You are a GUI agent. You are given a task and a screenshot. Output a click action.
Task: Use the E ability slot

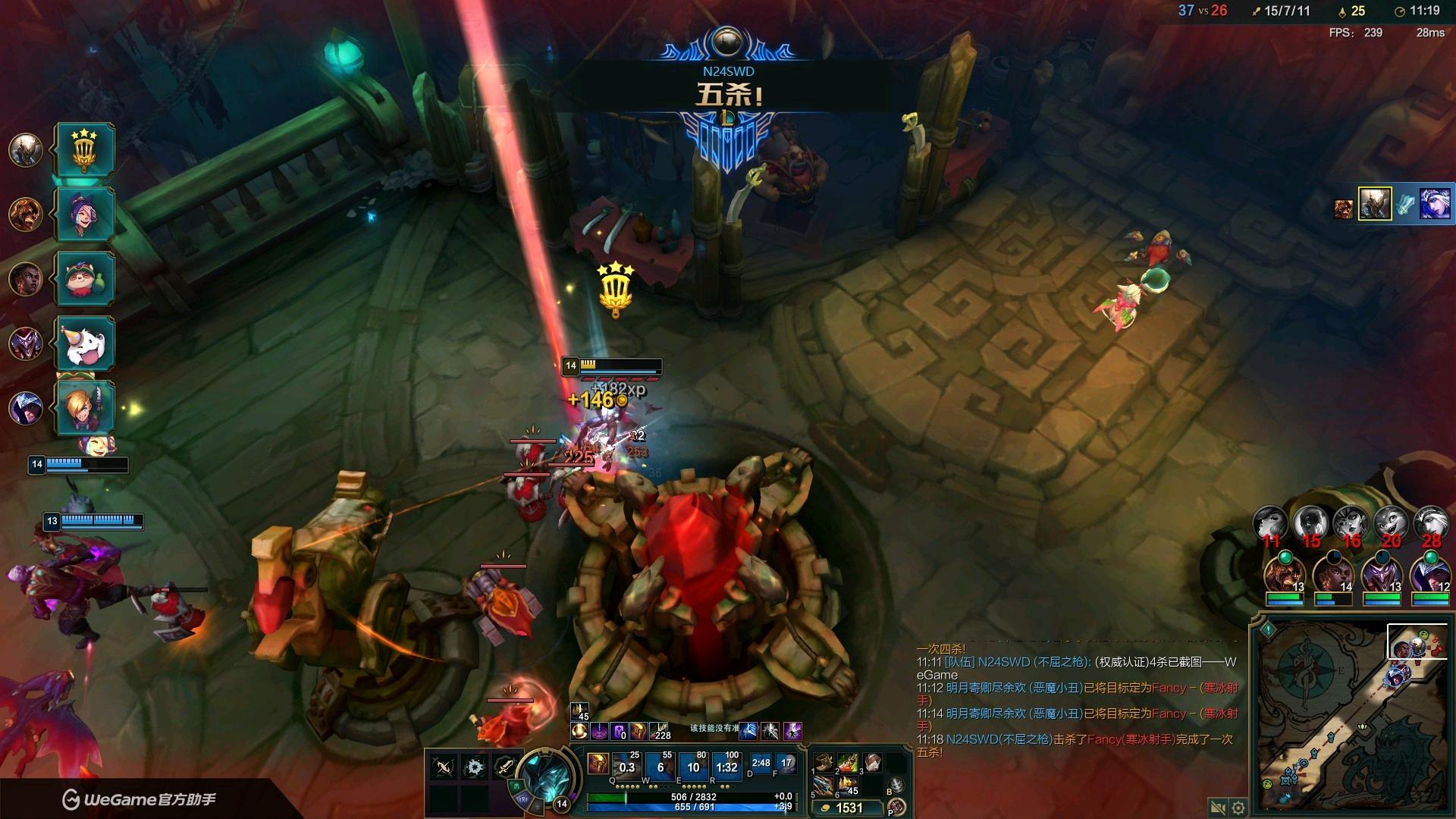click(693, 766)
